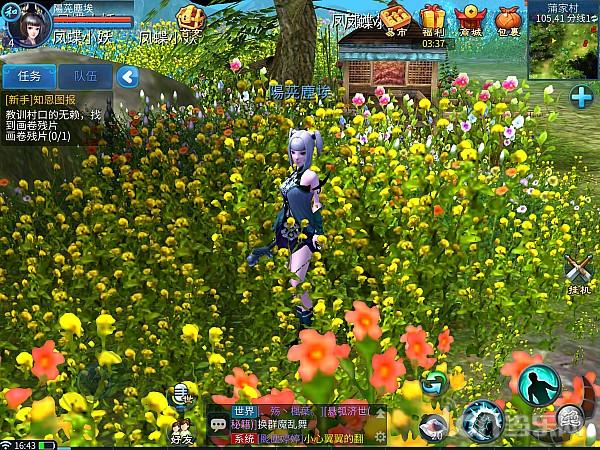Click the blue plus expand button
The width and height of the screenshot is (600, 450).
581,96
